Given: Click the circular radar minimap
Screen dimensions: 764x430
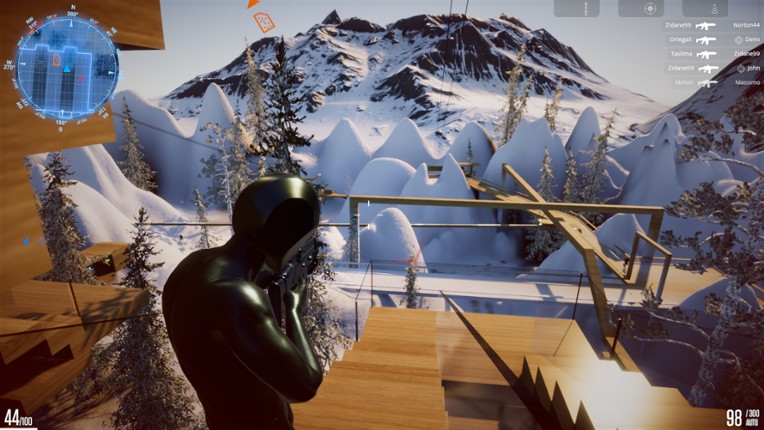Looking at the screenshot, I should 67,67.
